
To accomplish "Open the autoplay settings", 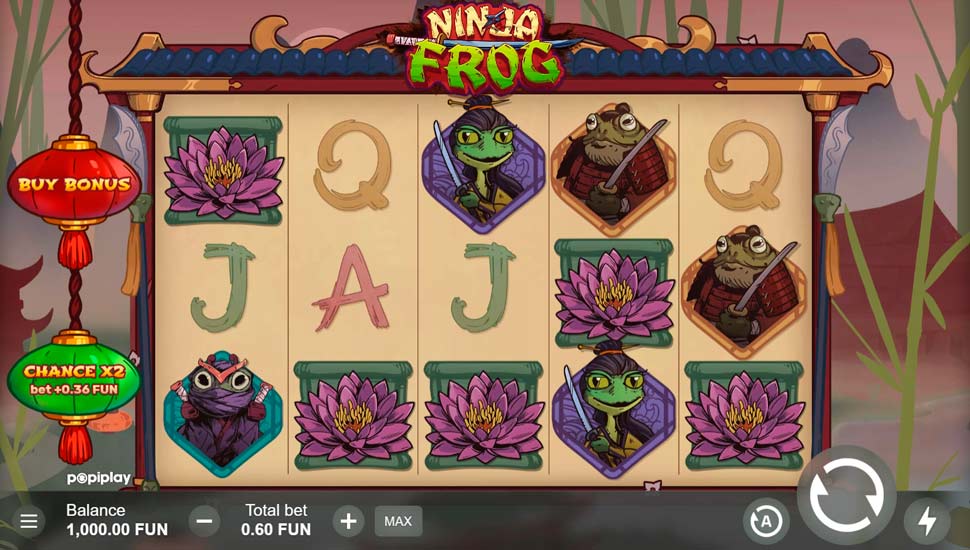I will pos(766,521).
